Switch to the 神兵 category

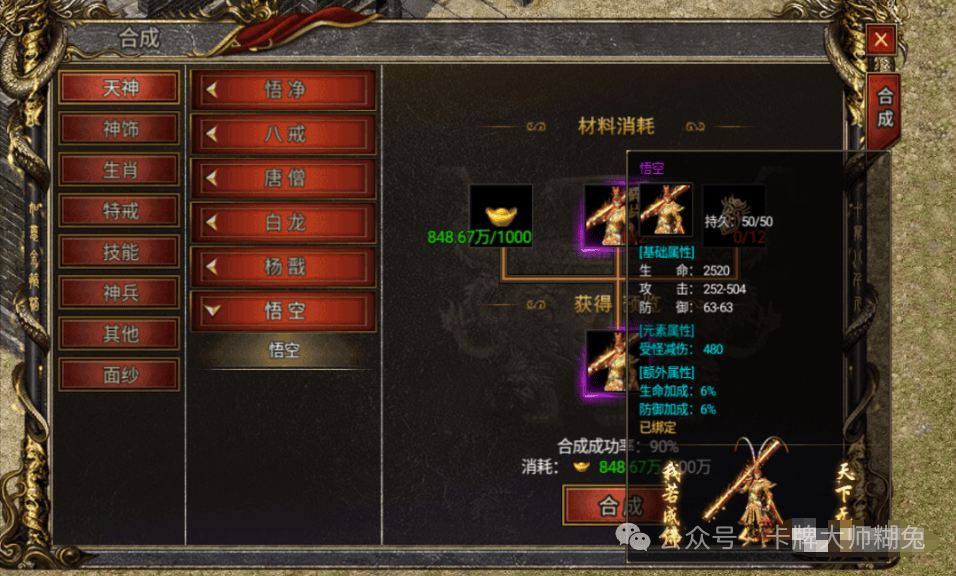[120, 293]
